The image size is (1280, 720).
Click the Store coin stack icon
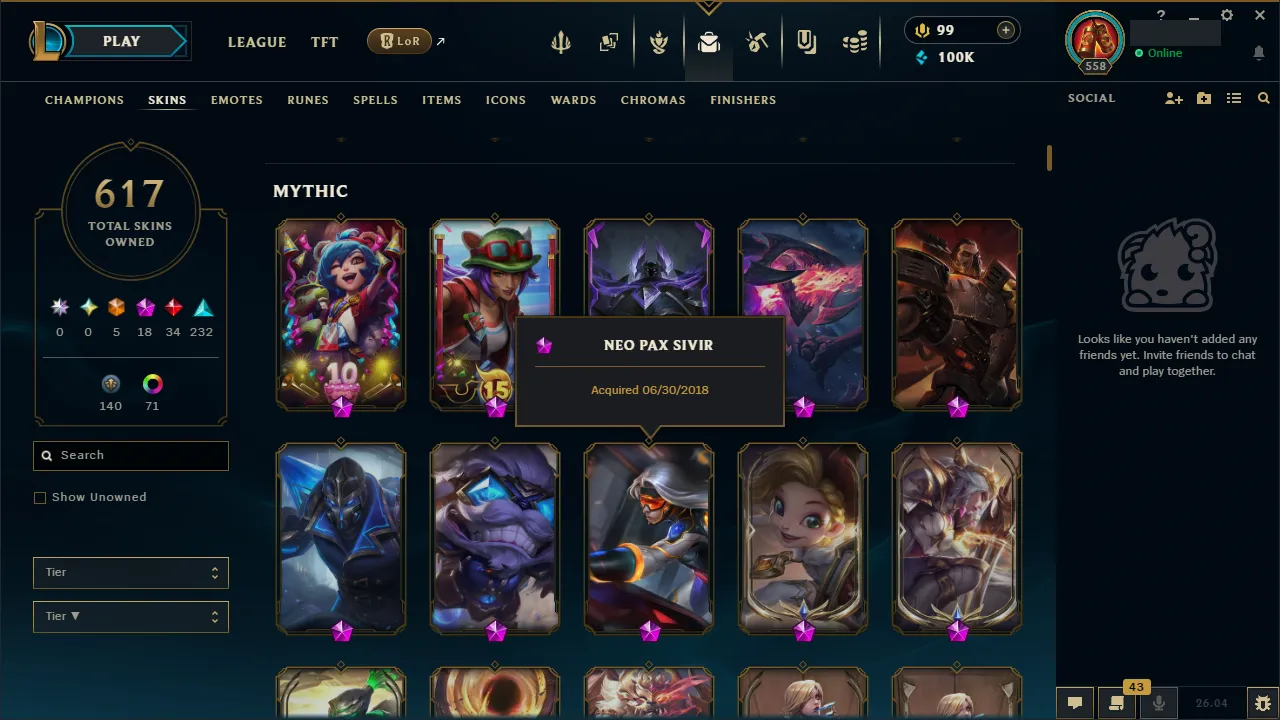[x=855, y=42]
